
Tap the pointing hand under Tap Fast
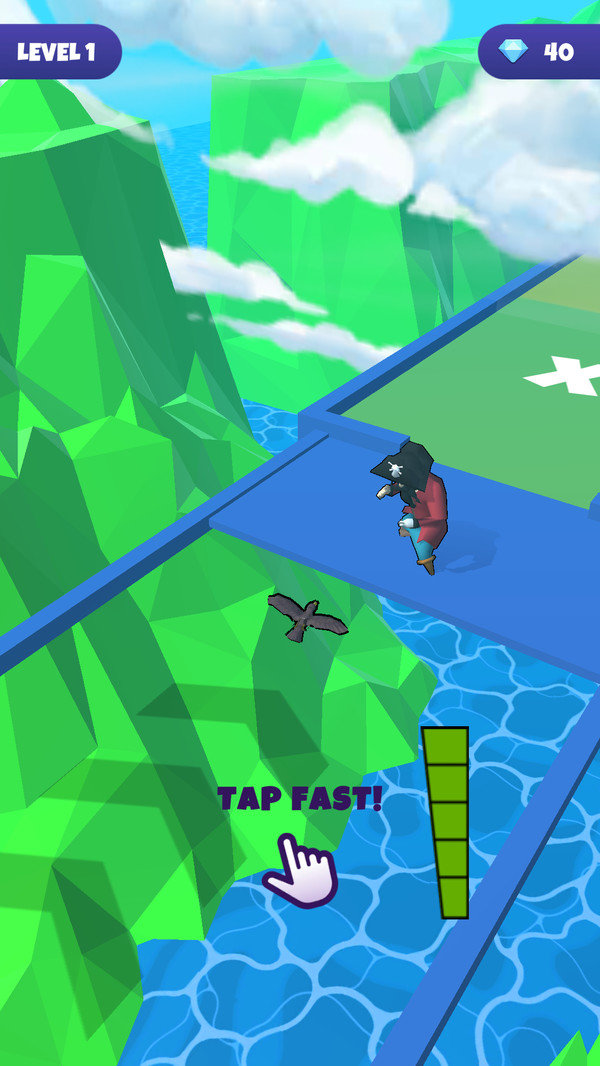tap(301, 870)
